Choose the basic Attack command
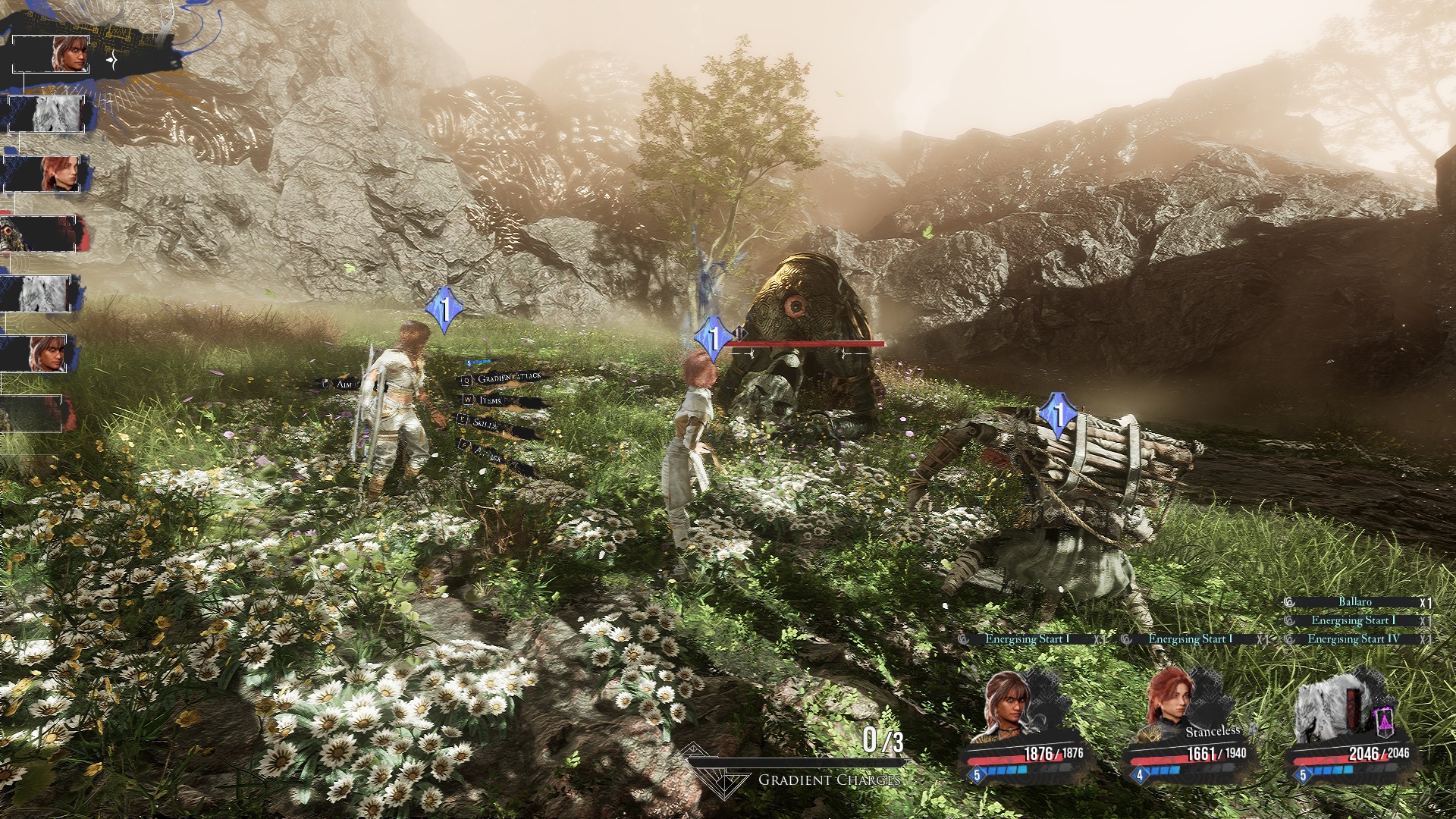Screen dimensions: 1456x819 [x=488, y=453]
